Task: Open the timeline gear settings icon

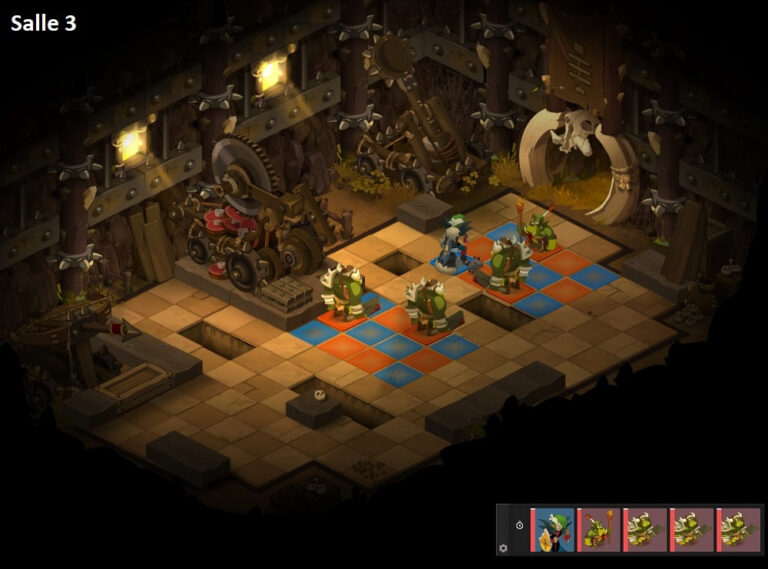Action: 504,547
